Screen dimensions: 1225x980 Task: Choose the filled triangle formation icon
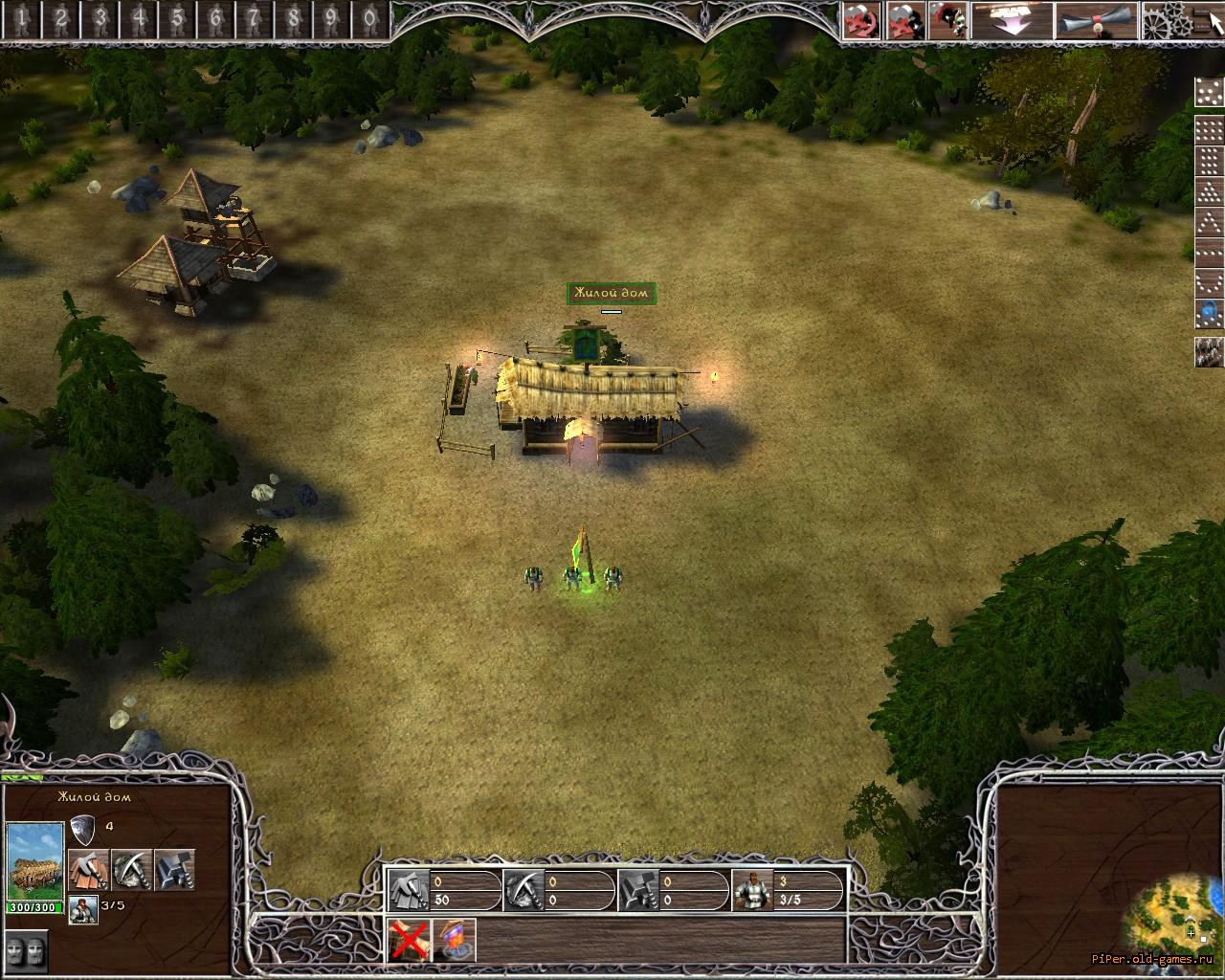click(x=1209, y=191)
